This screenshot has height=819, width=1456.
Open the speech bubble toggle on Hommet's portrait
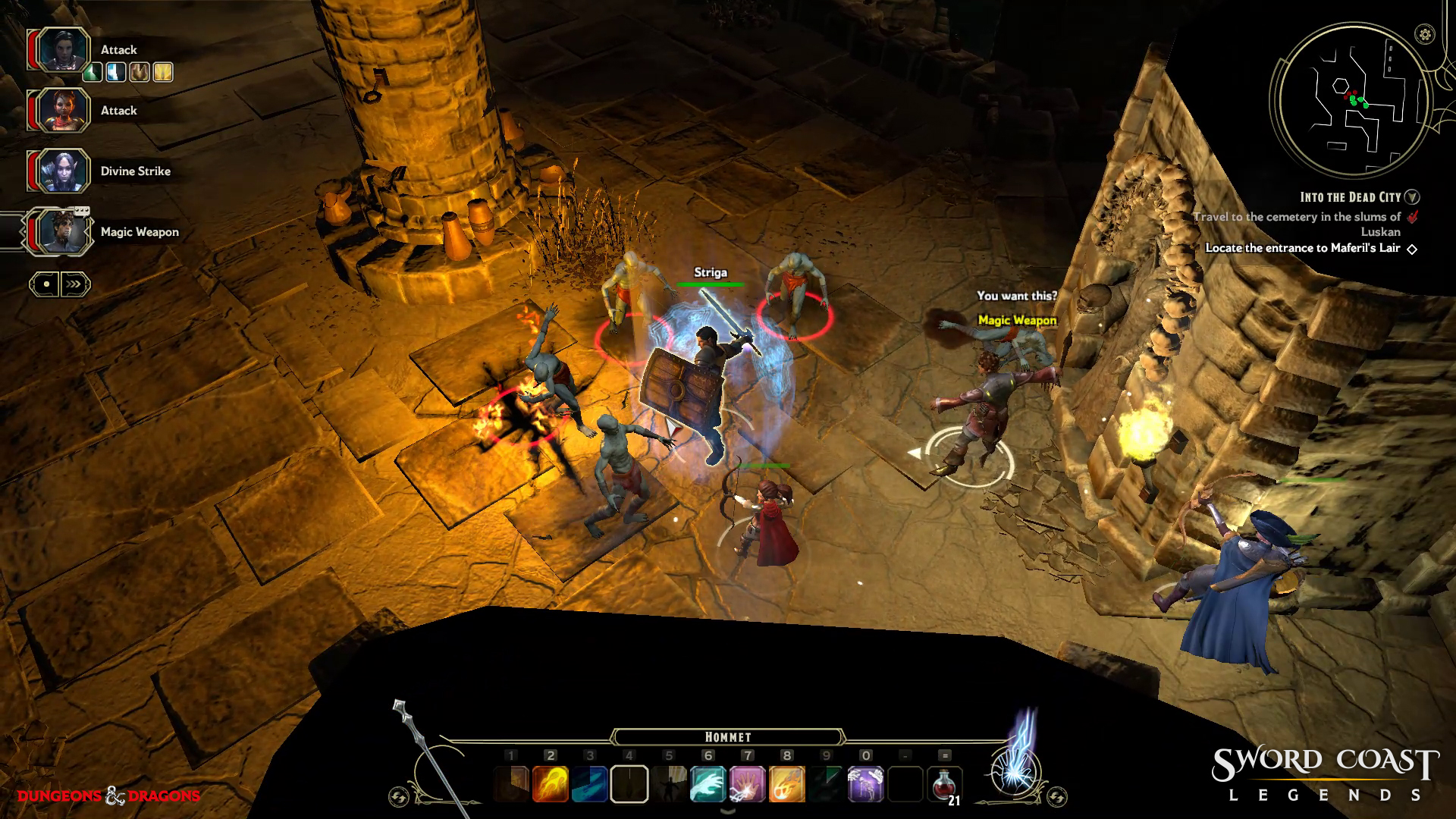click(x=81, y=212)
